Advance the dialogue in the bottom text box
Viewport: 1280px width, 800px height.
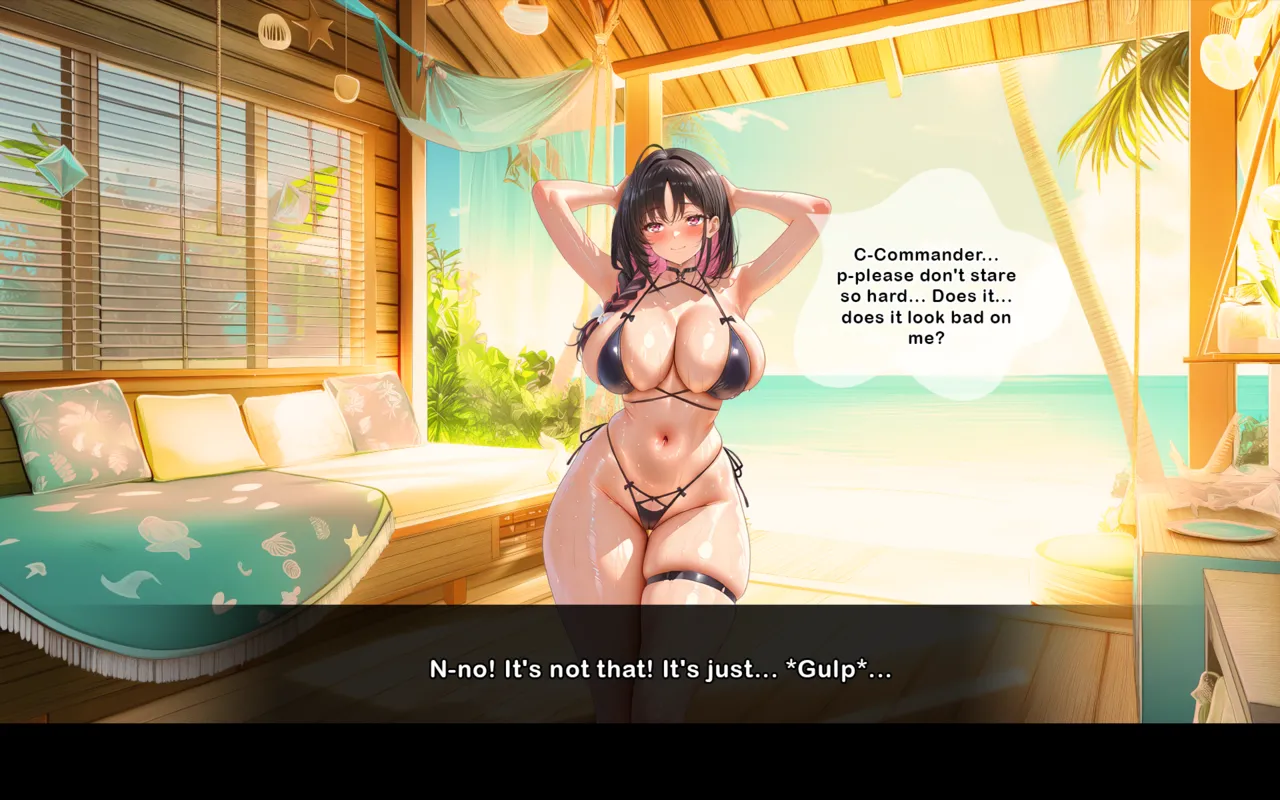660,668
